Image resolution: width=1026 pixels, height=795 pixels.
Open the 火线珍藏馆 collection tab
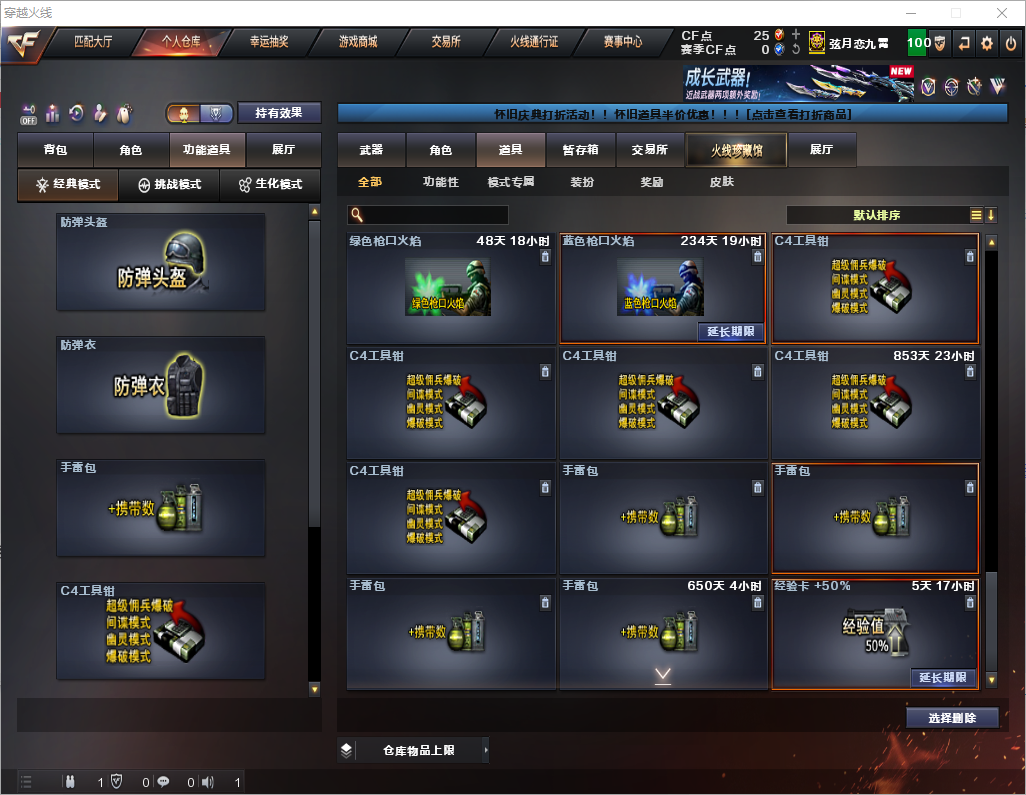(736, 150)
